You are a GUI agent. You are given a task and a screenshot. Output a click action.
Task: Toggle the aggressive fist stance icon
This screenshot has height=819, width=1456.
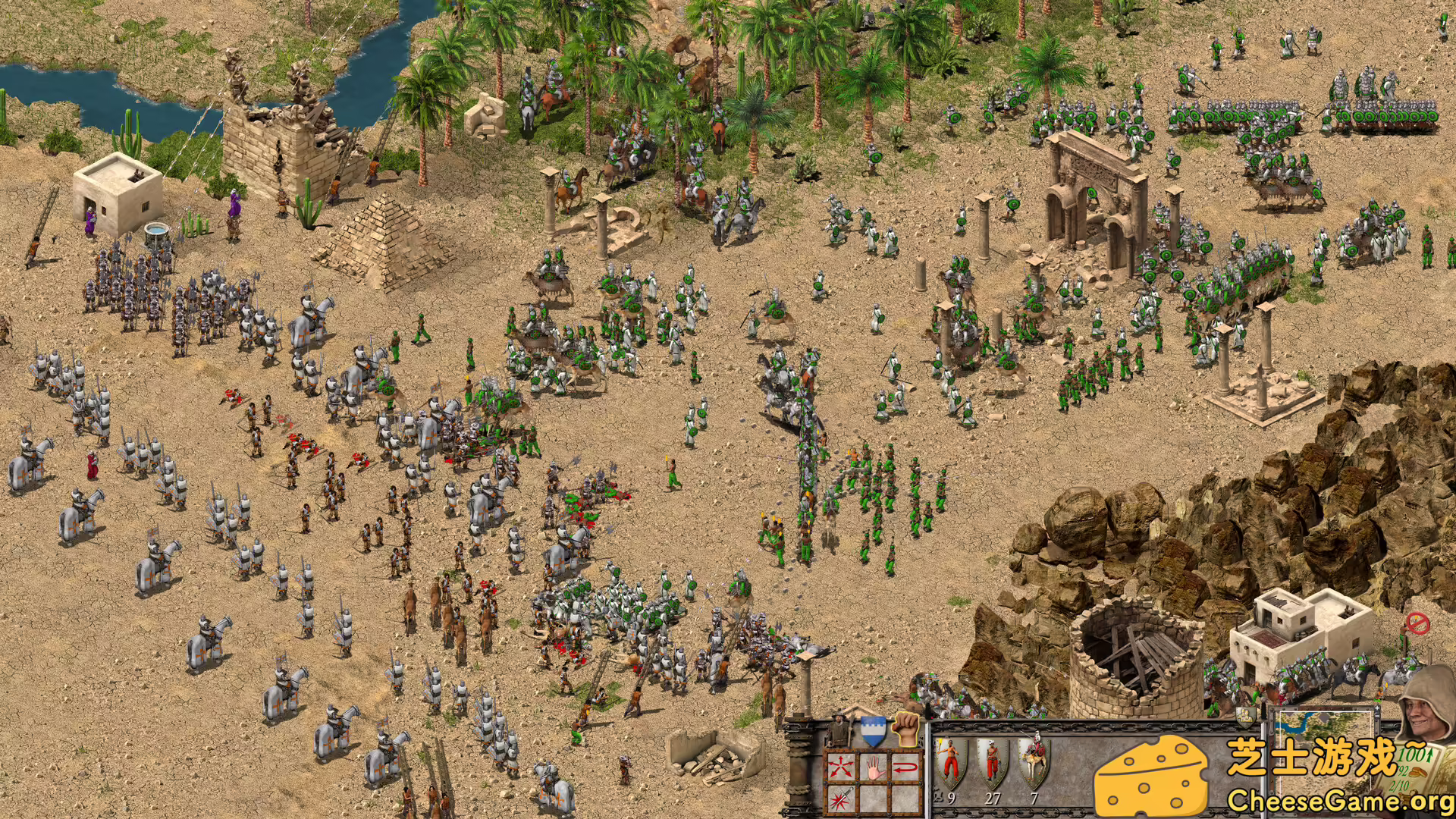pos(905,731)
